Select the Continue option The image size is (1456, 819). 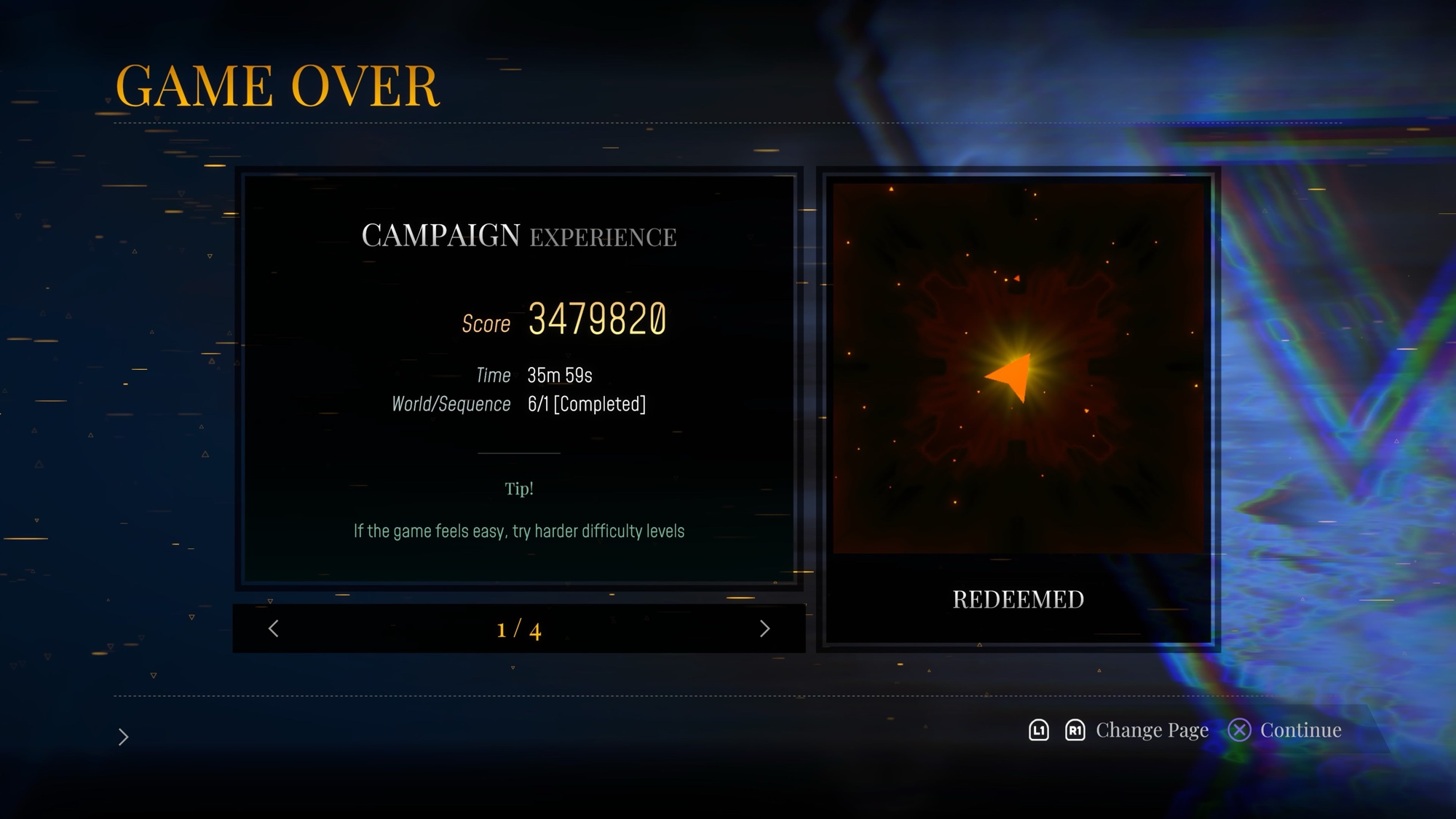1299,730
